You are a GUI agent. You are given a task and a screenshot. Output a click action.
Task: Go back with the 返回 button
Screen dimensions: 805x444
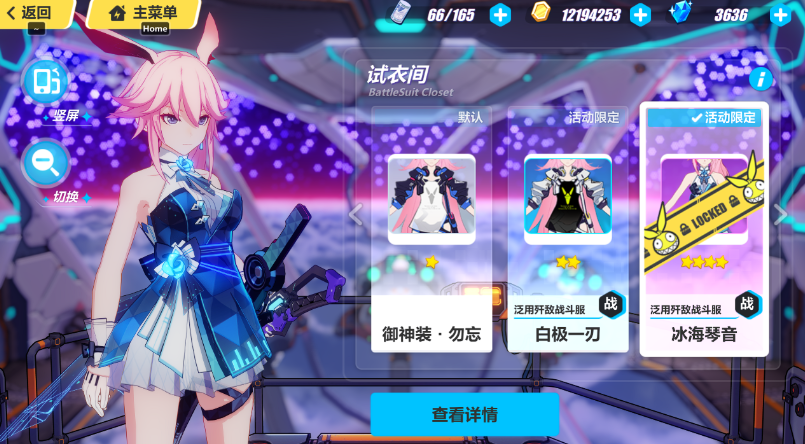pyautogui.click(x=30, y=13)
